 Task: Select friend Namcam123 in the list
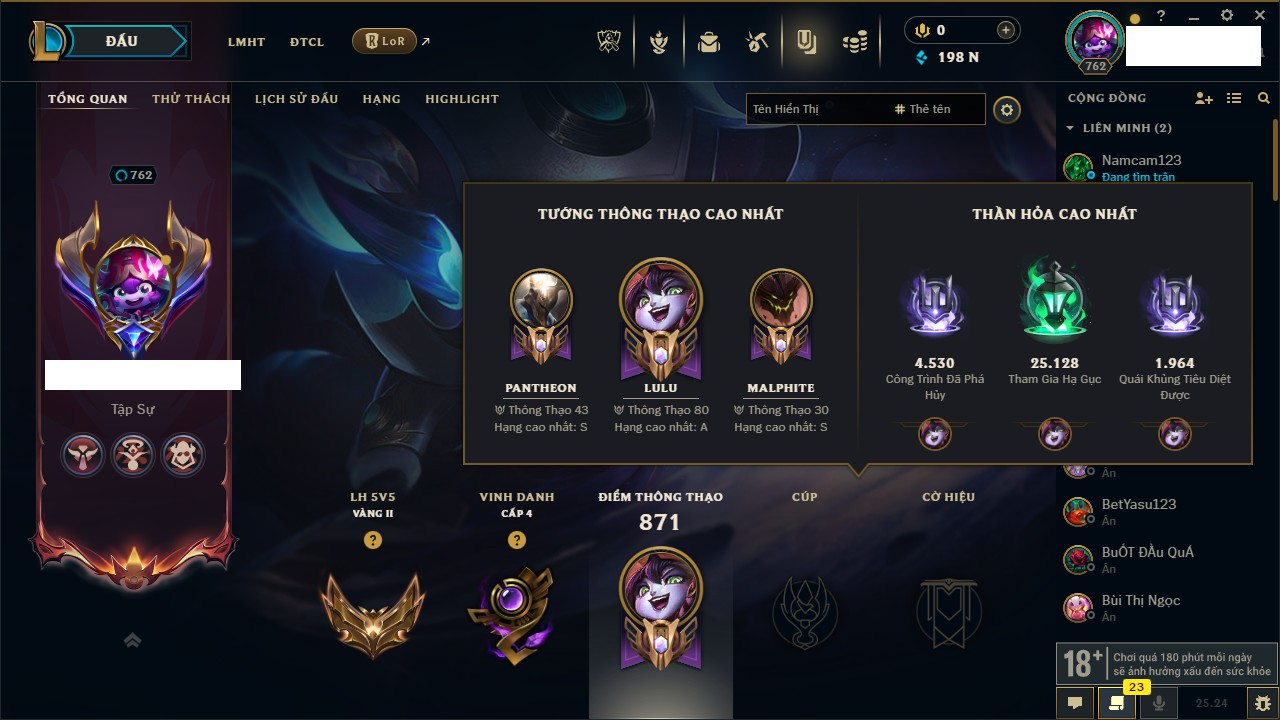click(x=1141, y=160)
